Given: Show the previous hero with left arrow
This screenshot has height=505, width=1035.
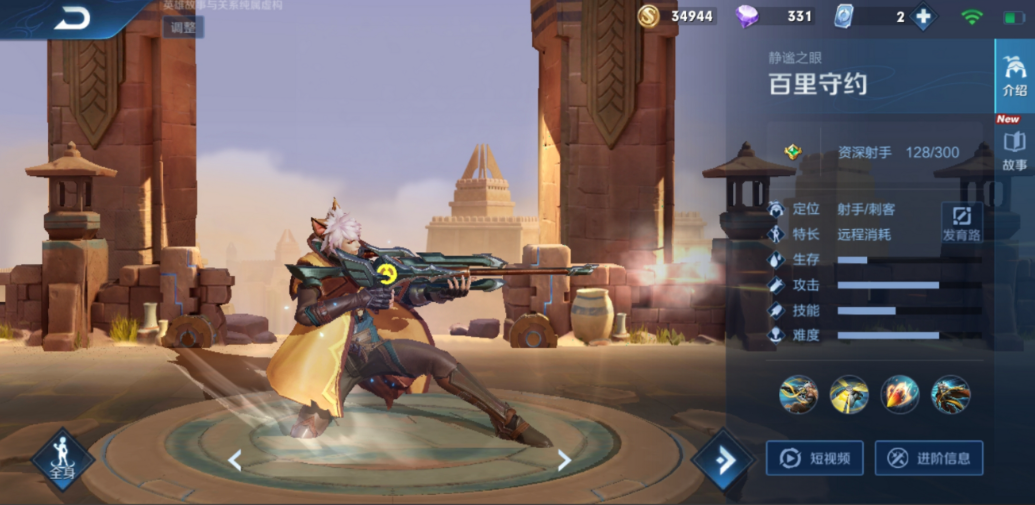Looking at the screenshot, I should click(x=235, y=460).
